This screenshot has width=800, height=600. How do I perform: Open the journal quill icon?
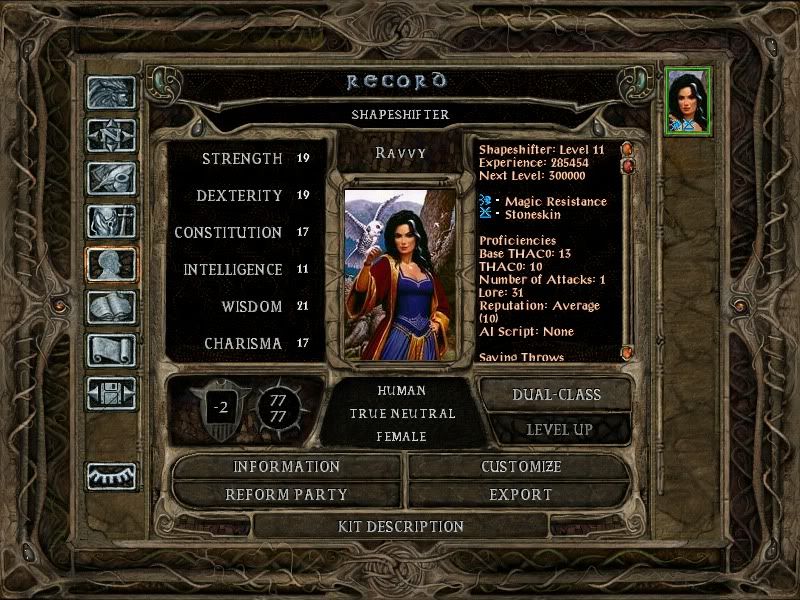click(x=111, y=178)
